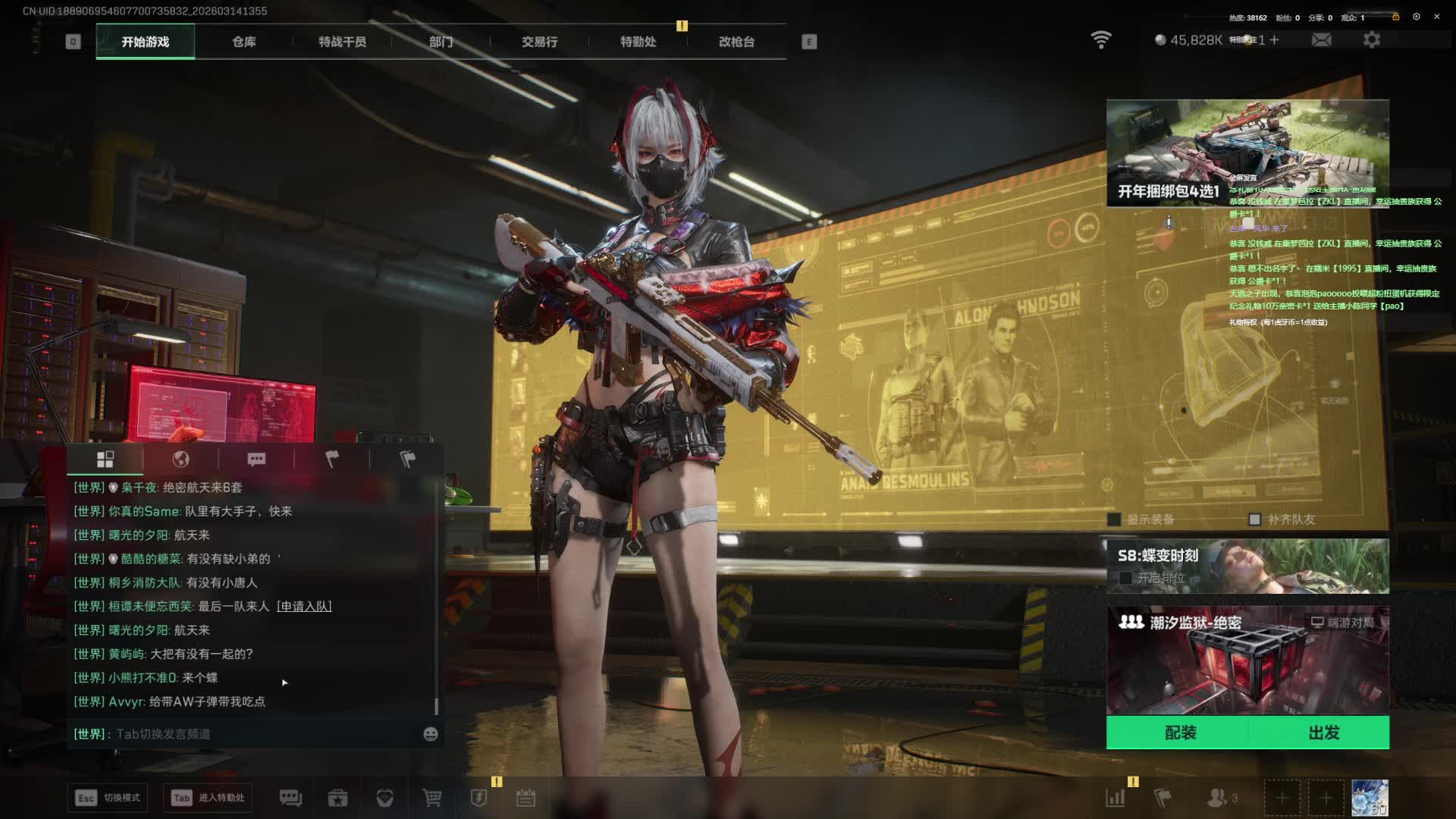Open the 特勤处 tab

(638, 42)
